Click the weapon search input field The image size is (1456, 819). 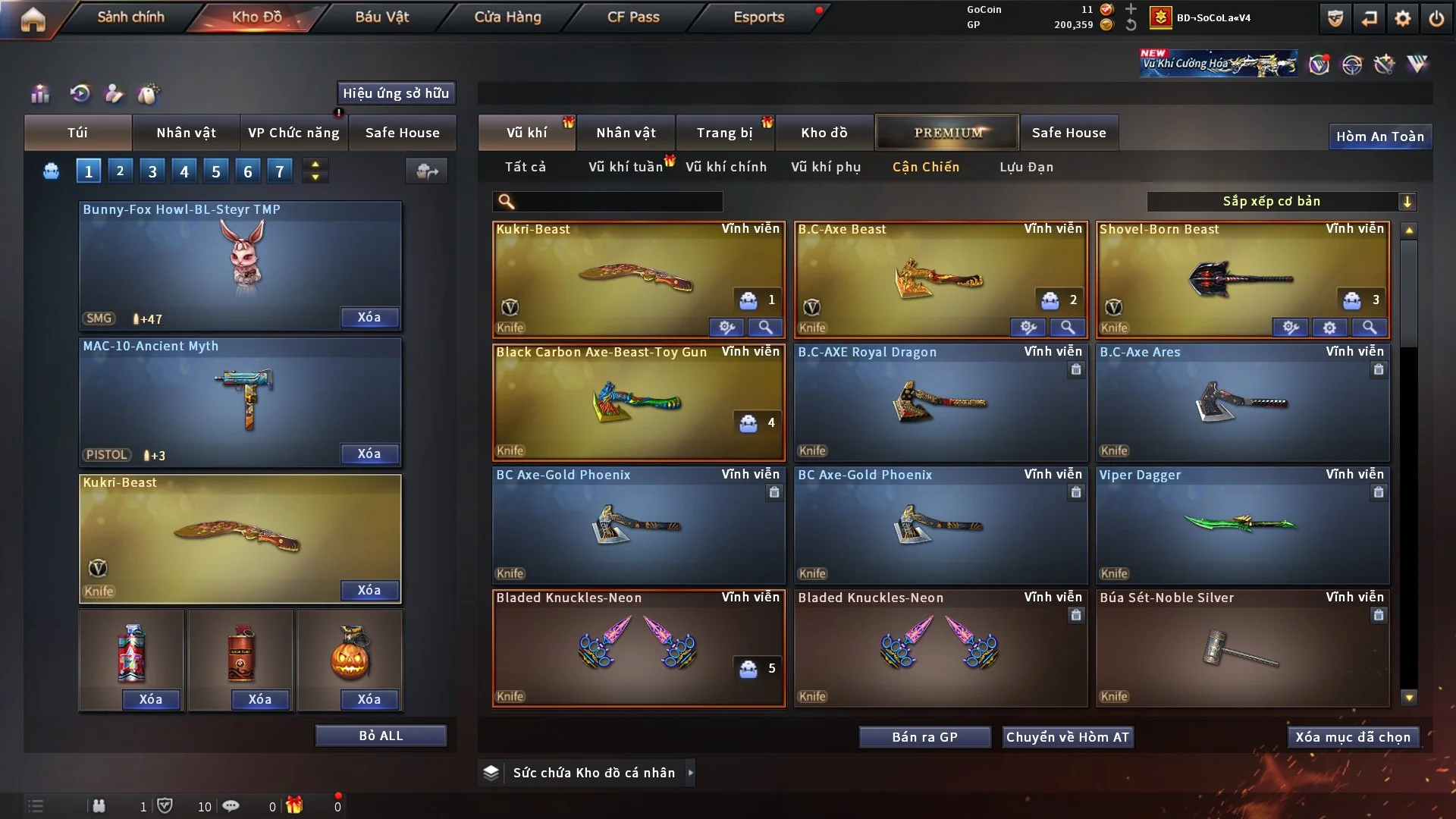[x=607, y=202]
